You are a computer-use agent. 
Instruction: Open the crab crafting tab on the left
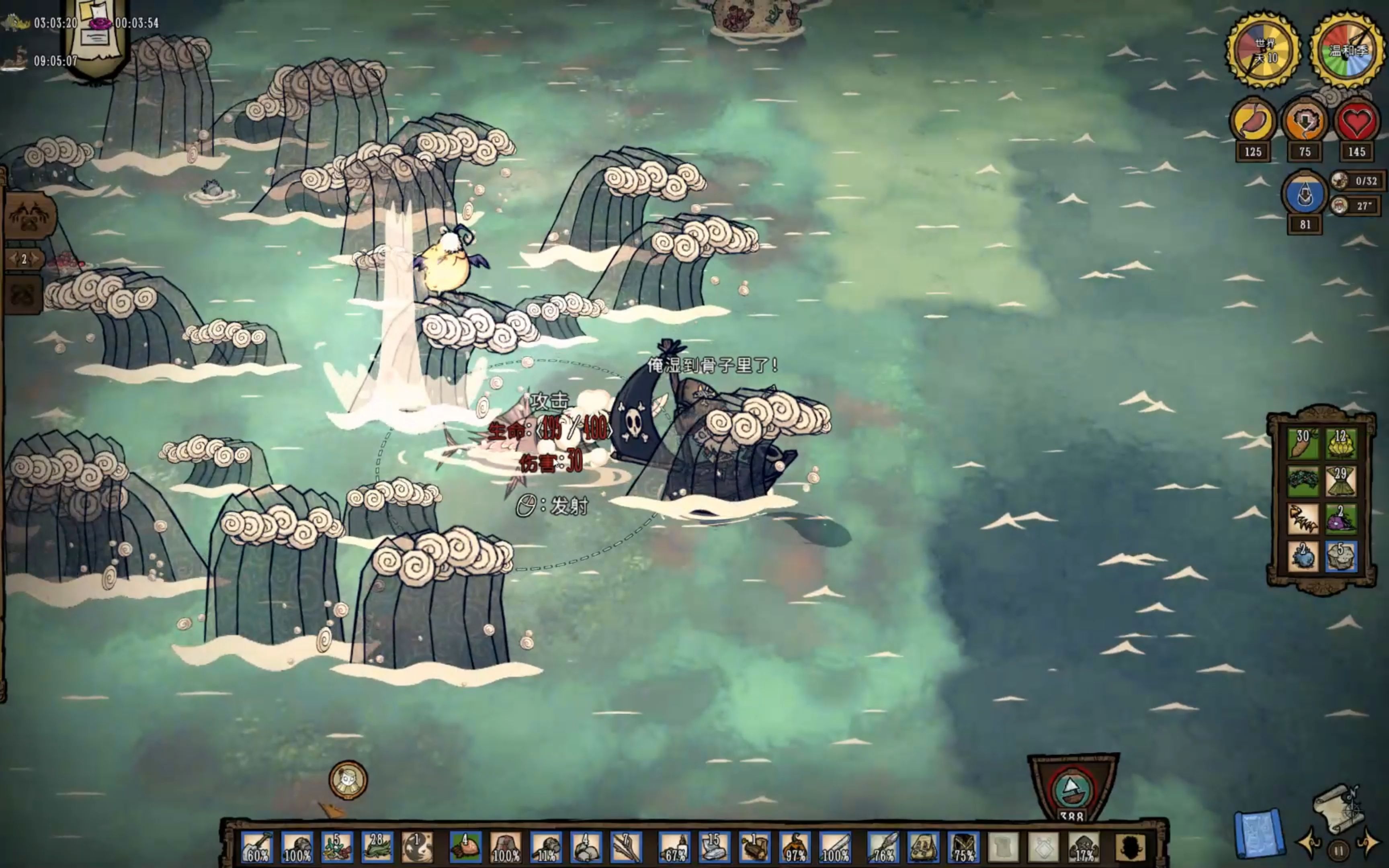pos(30,217)
